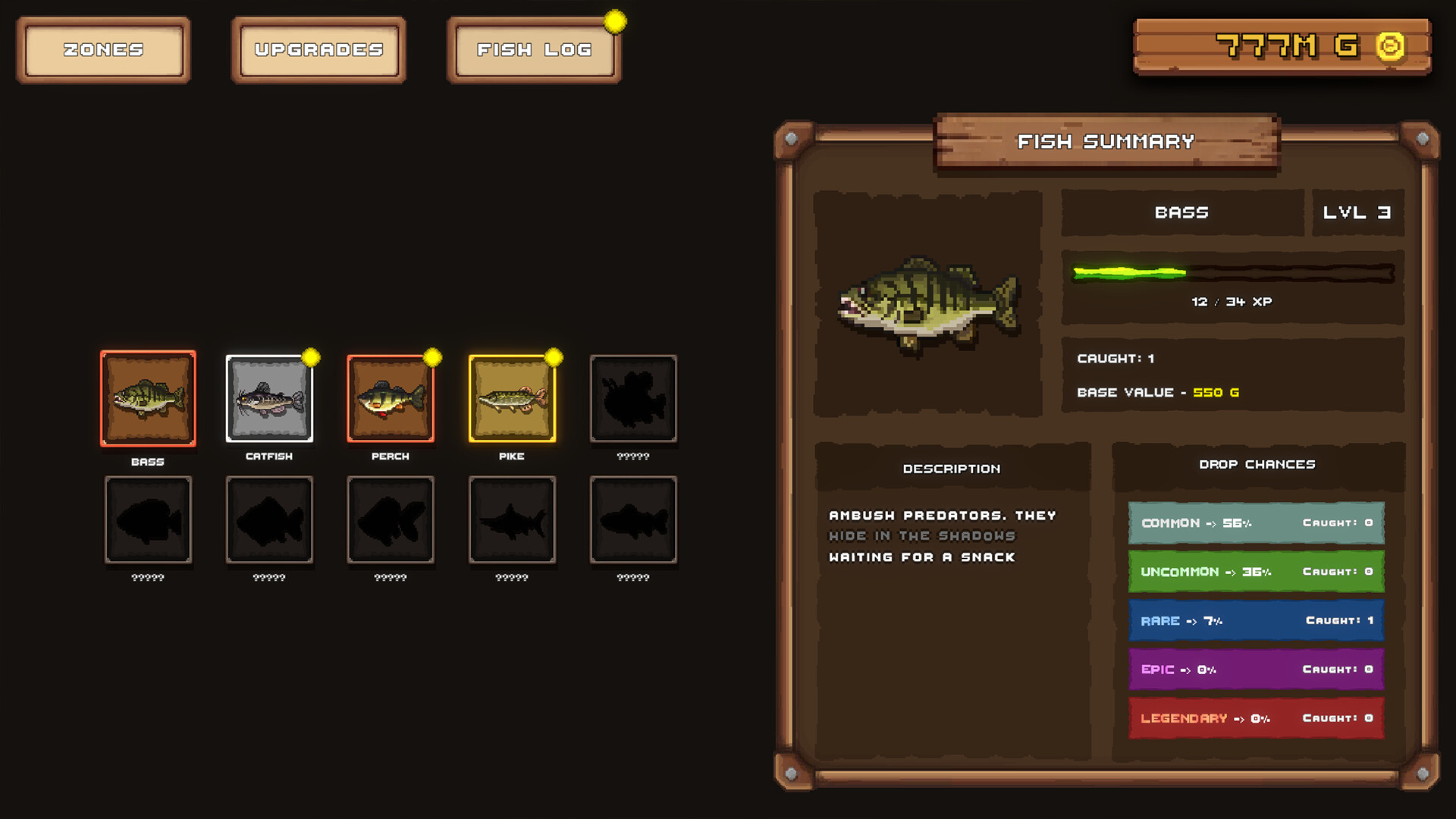Click the gold coin icon in the currency display
This screenshot has height=819, width=1456.
[x=1392, y=45]
